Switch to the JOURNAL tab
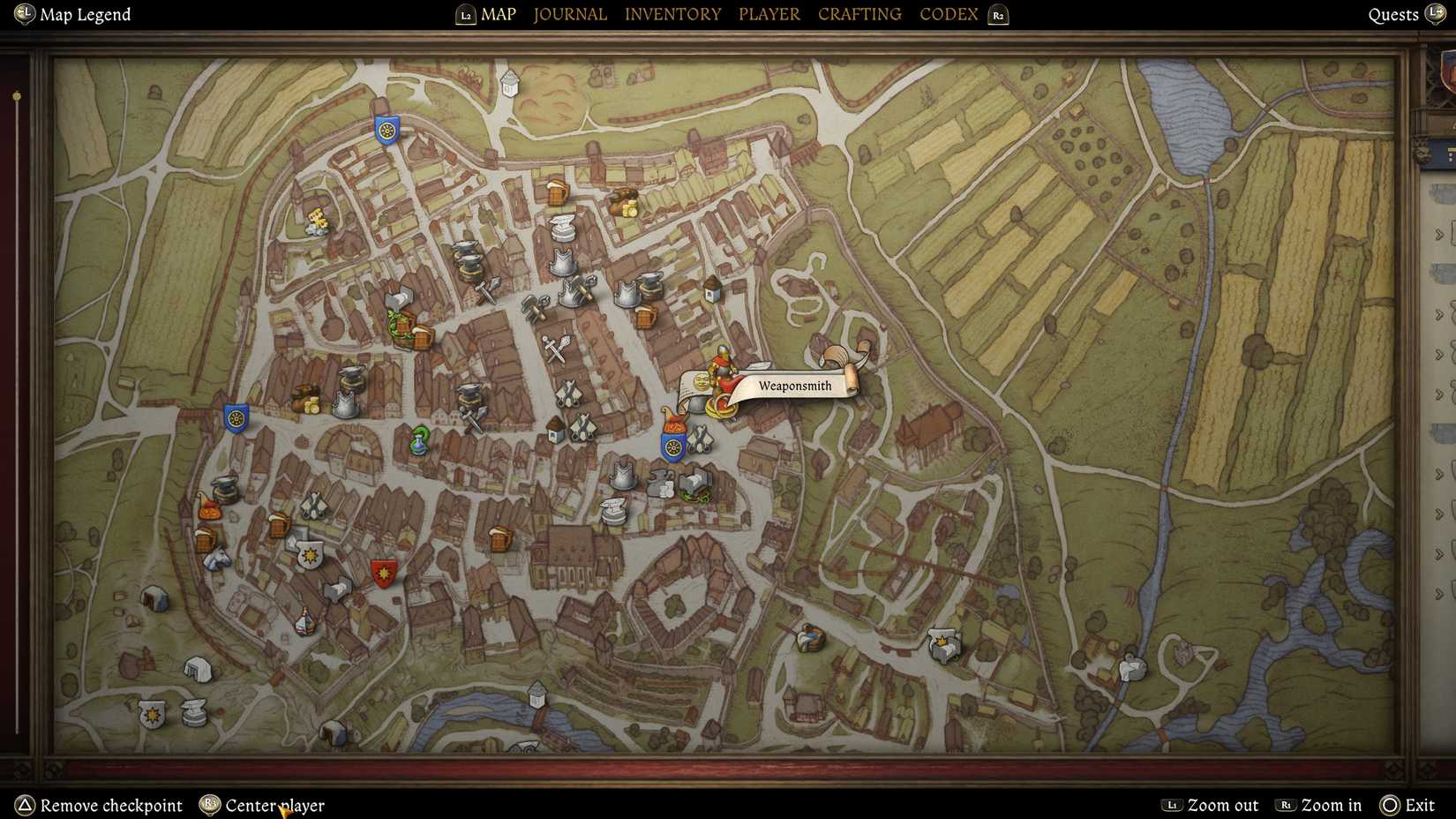 pos(569,13)
